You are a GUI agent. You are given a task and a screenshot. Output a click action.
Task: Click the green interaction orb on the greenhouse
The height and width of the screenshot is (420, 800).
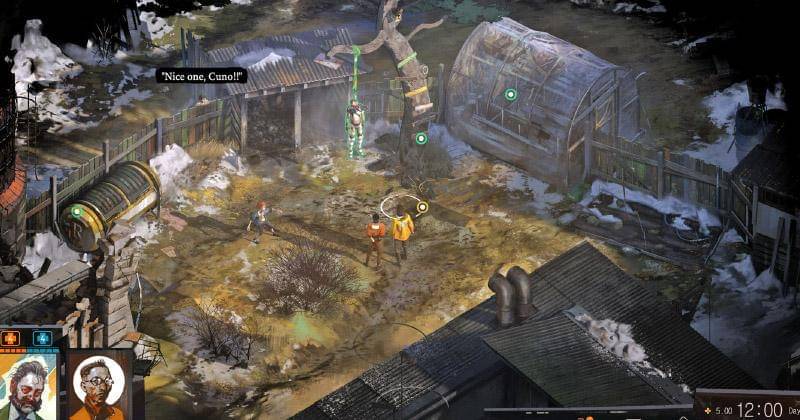point(510,94)
